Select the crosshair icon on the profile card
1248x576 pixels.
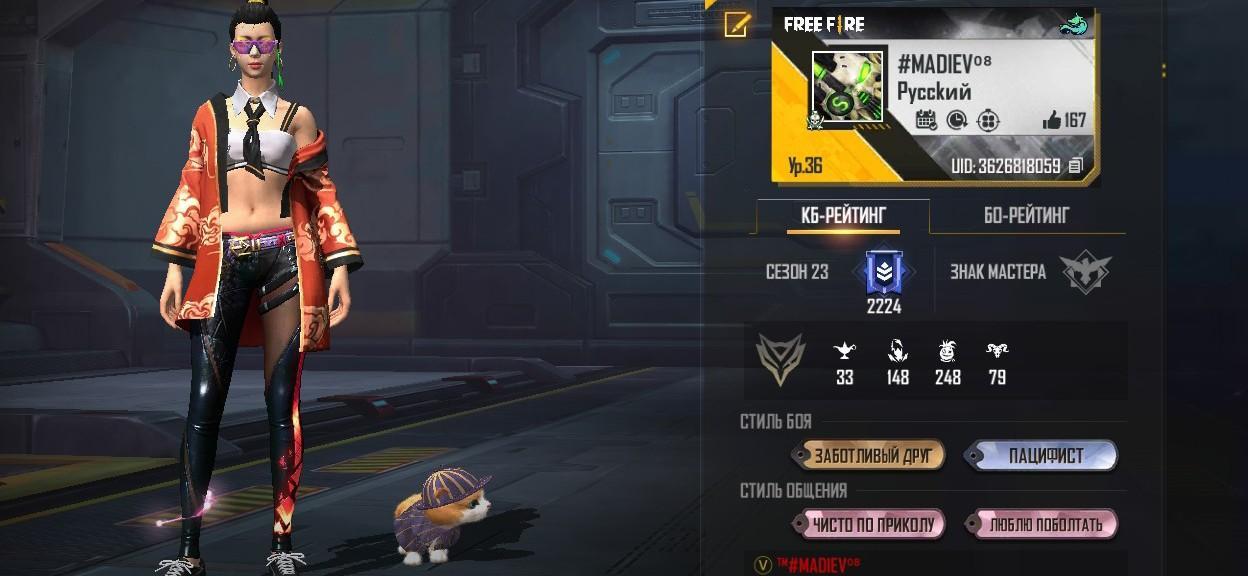click(x=988, y=120)
